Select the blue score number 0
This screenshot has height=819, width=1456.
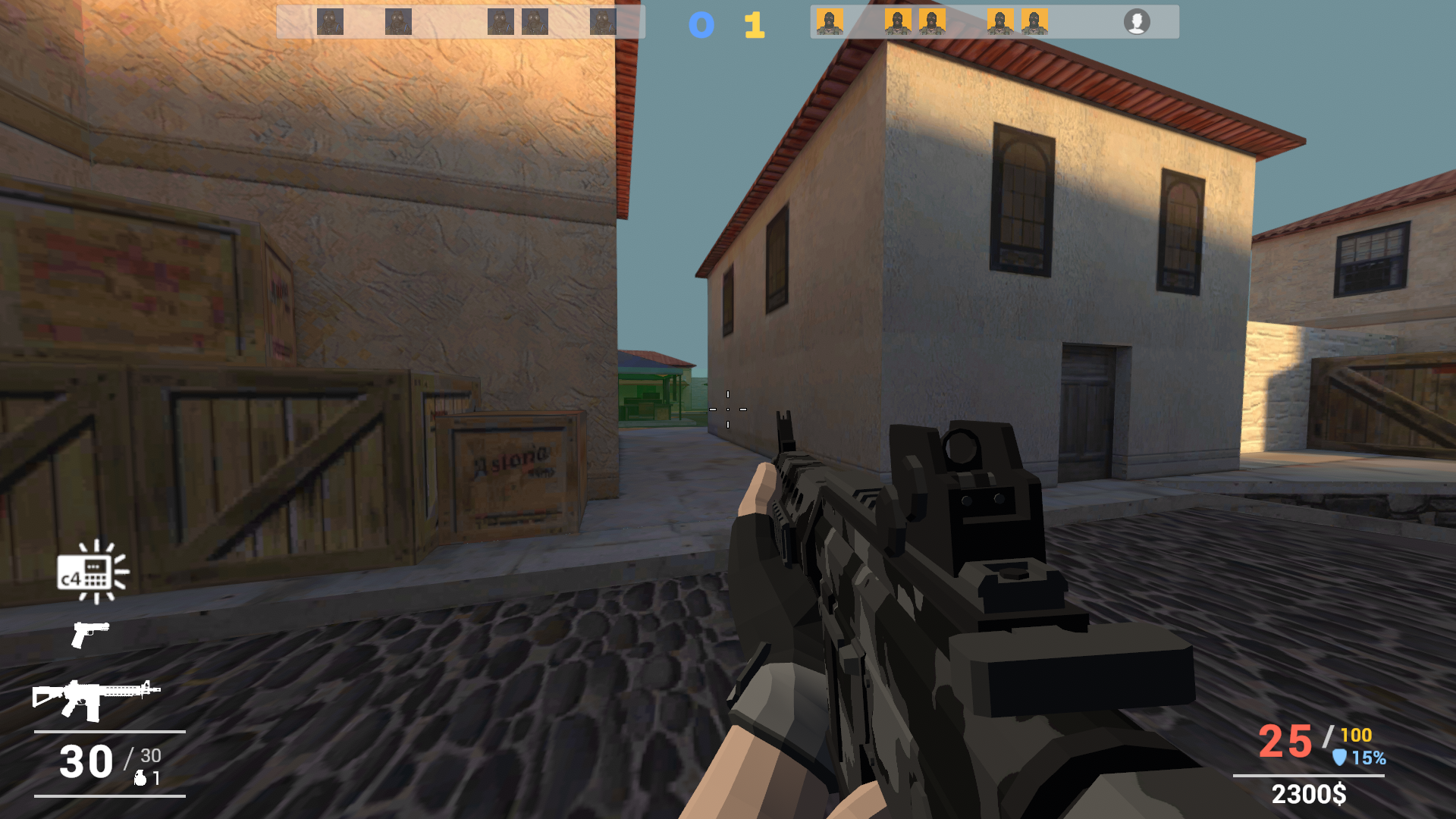tap(701, 24)
